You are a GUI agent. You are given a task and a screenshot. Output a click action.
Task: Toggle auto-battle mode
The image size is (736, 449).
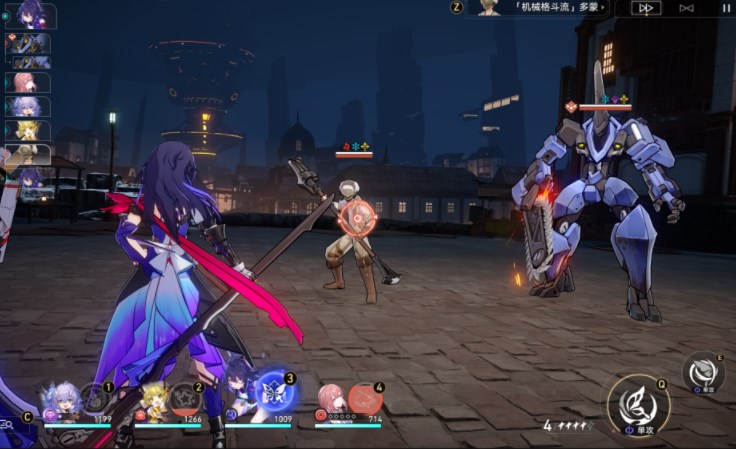point(686,8)
